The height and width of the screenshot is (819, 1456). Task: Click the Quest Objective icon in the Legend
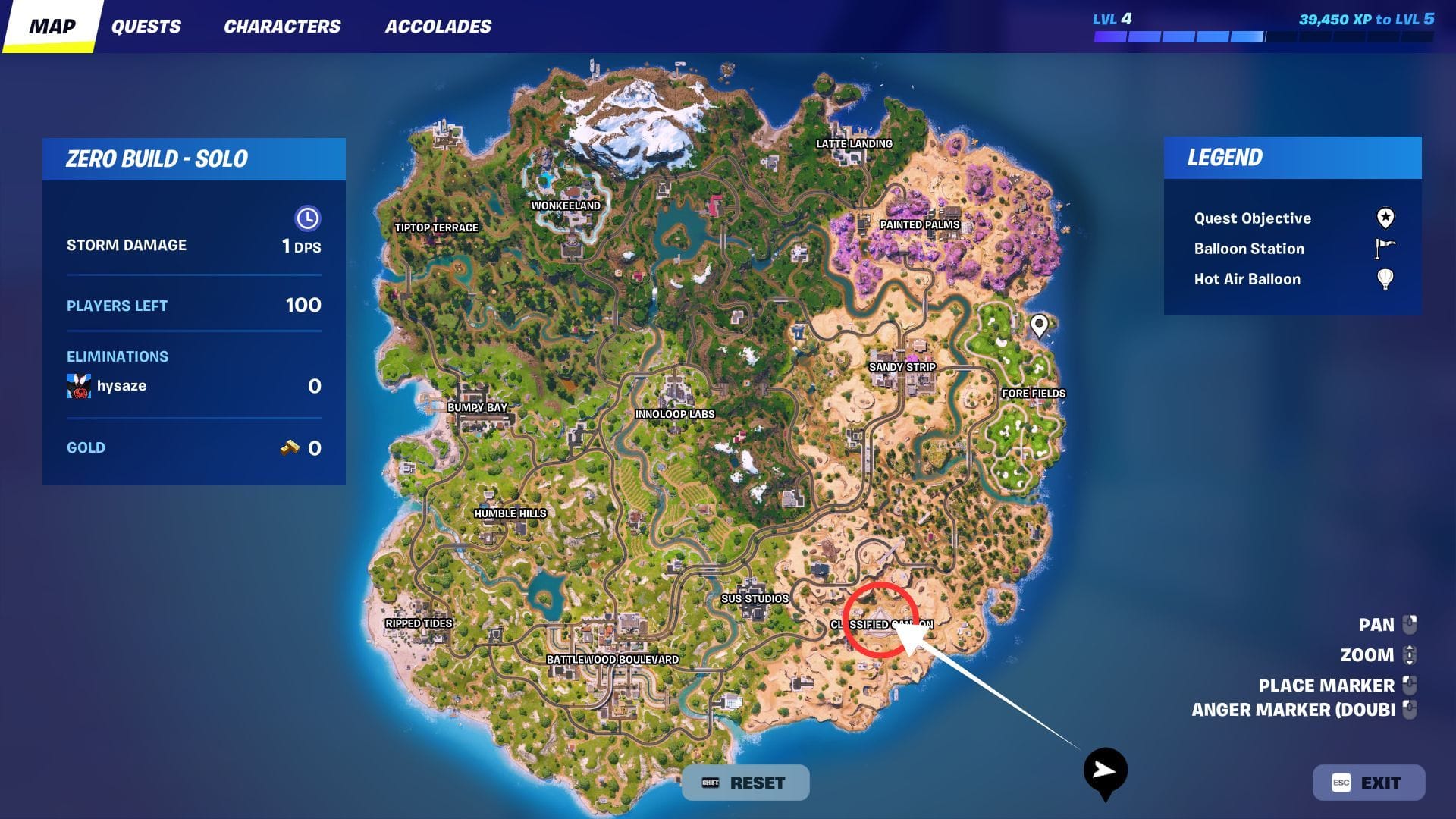click(1386, 218)
